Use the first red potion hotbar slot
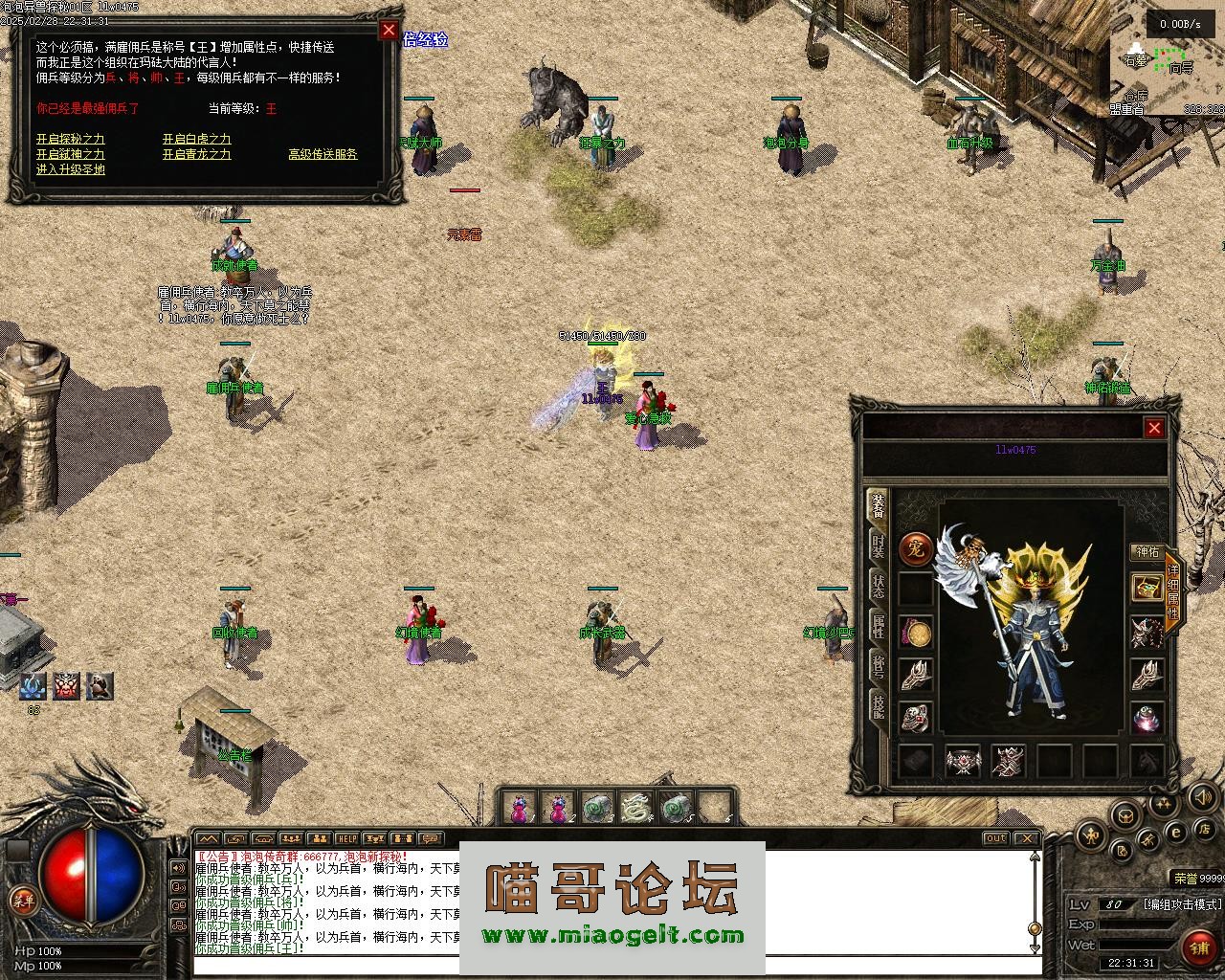Image resolution: width=1225 pixels, height=980 pixels. 519,809
